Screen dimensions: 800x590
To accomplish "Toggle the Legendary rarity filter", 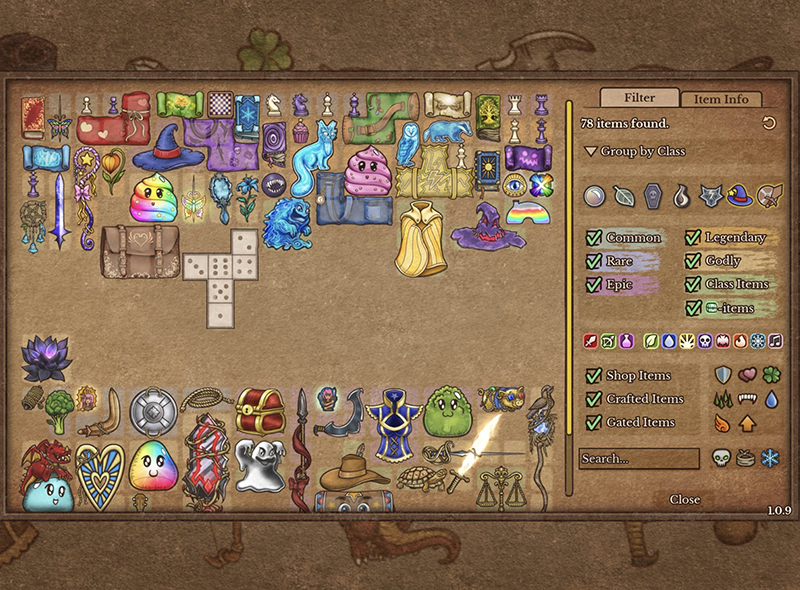I will click(x=694, y=238).
